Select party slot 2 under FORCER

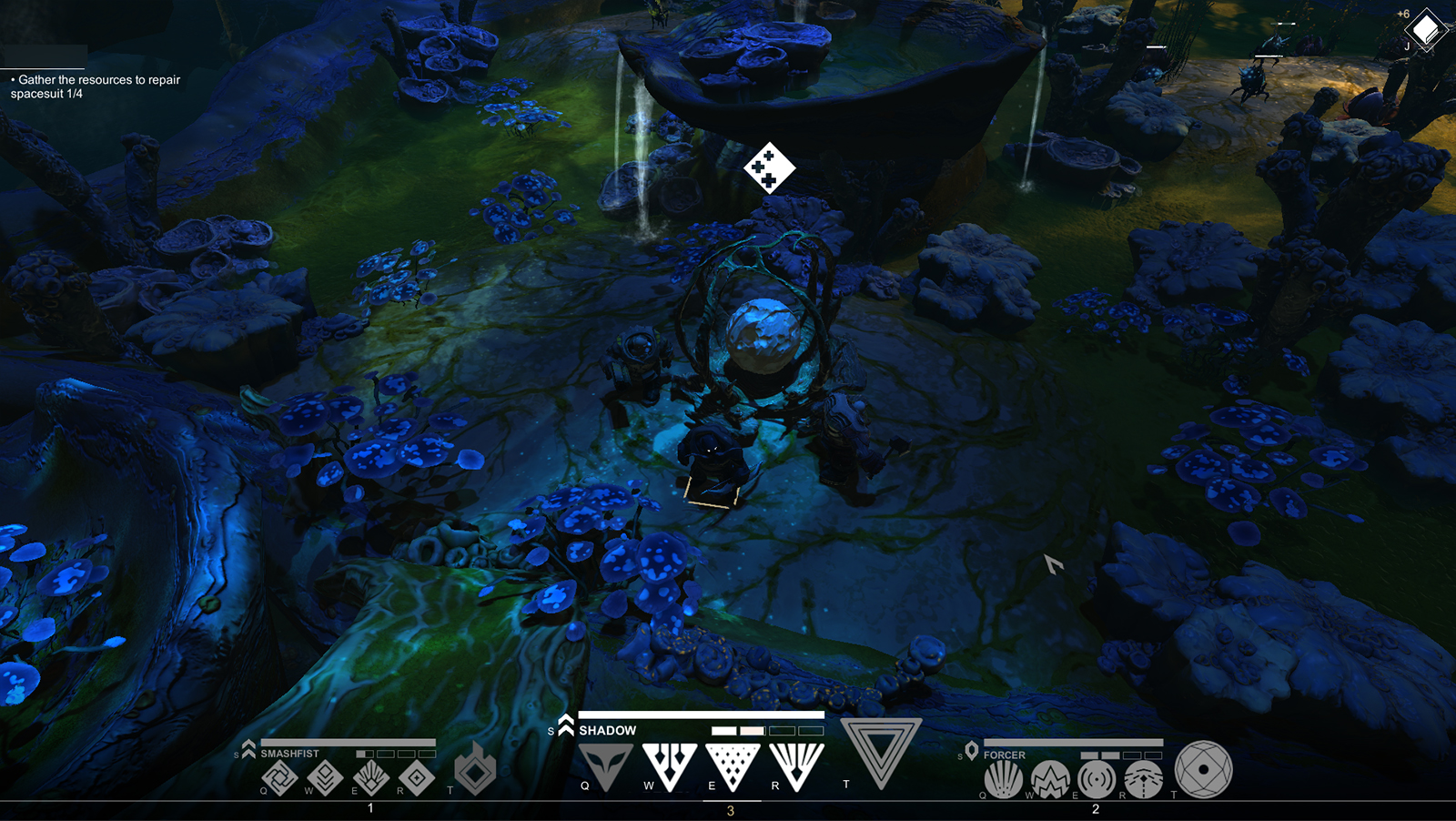tap(1096, 808)
